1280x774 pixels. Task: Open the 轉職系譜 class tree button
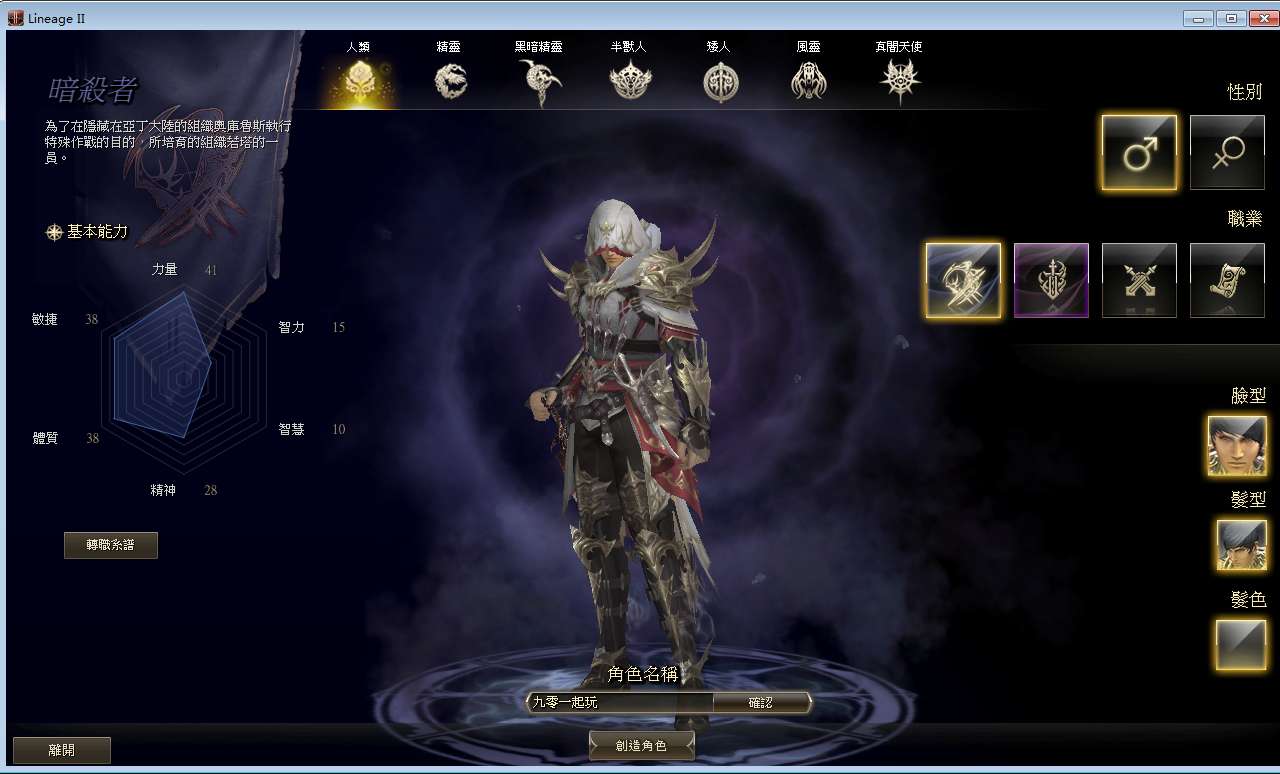[110, 545]
